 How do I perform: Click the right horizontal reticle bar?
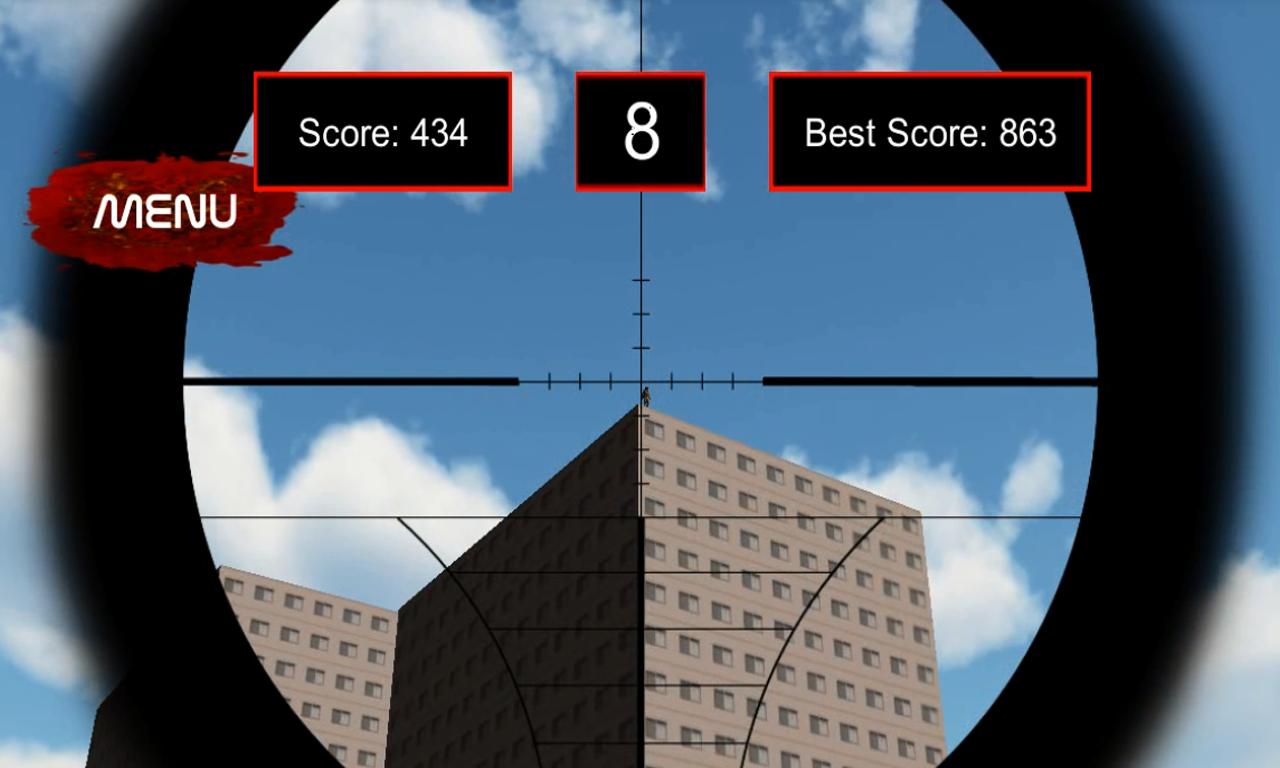[x=930, y=379]
